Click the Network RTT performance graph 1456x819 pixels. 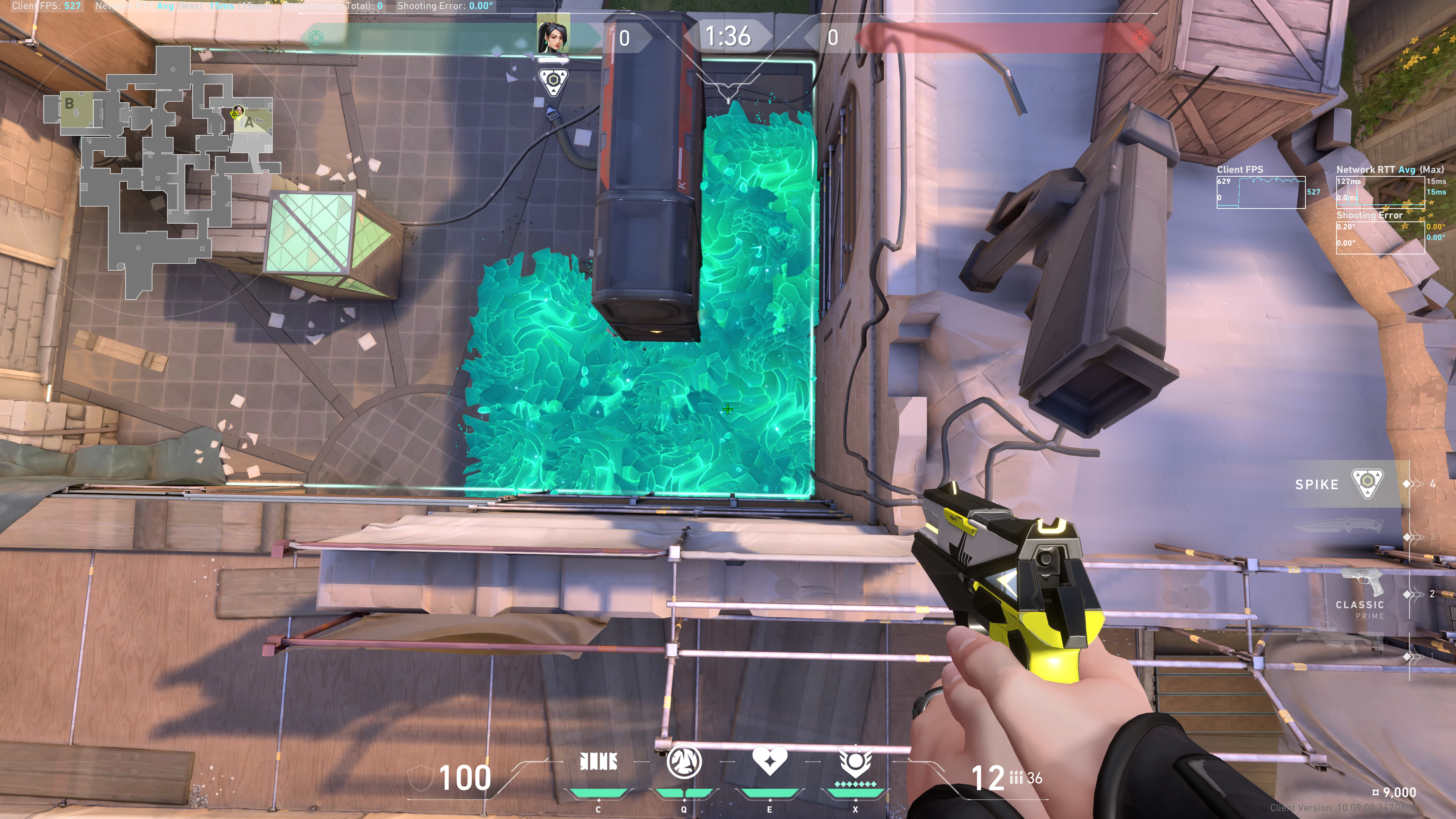click(1380, 192)
